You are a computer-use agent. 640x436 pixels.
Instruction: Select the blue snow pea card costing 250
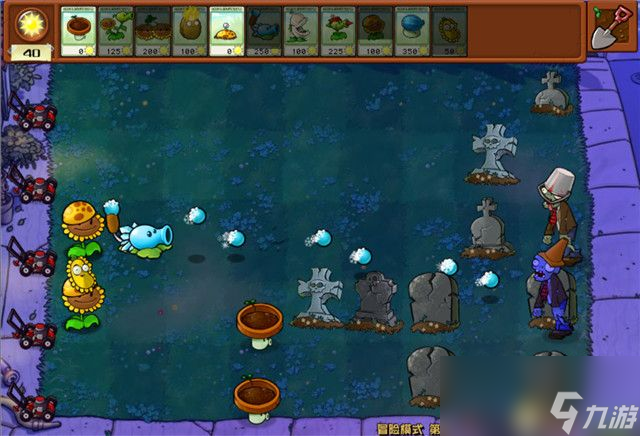[263, 31]
